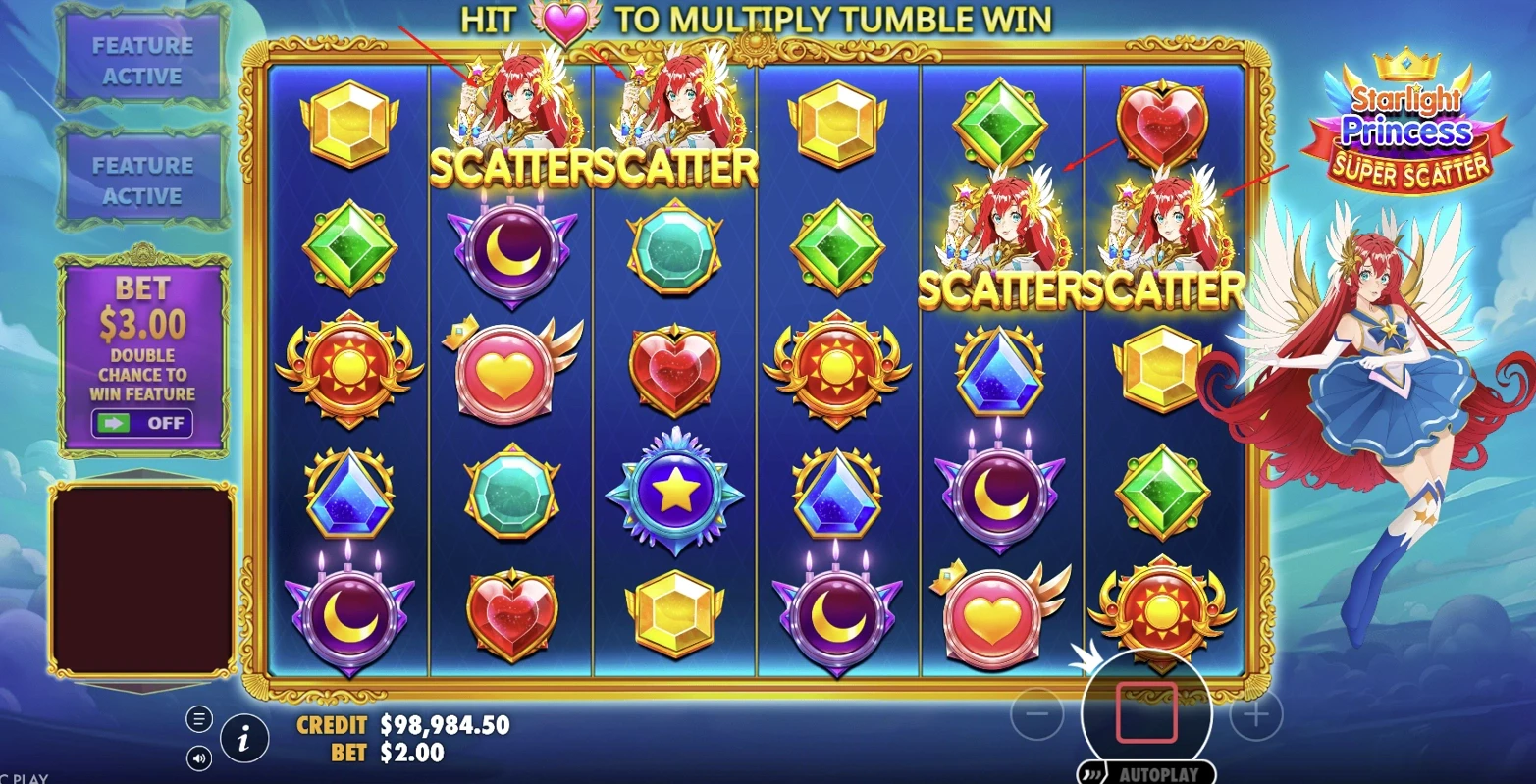Mute the game sound
This screenshot has height=784, width=1536.
(199, 757)
